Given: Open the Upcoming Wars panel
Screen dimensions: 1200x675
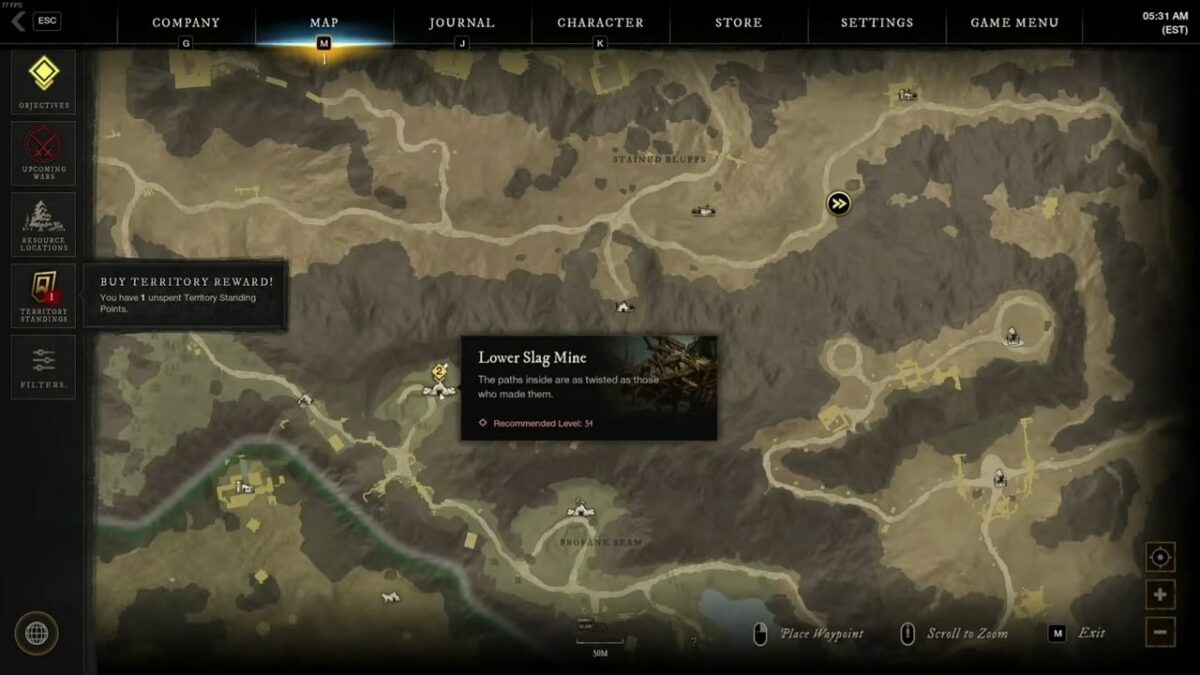Looking at the screenshot, I should coord(44,153).
